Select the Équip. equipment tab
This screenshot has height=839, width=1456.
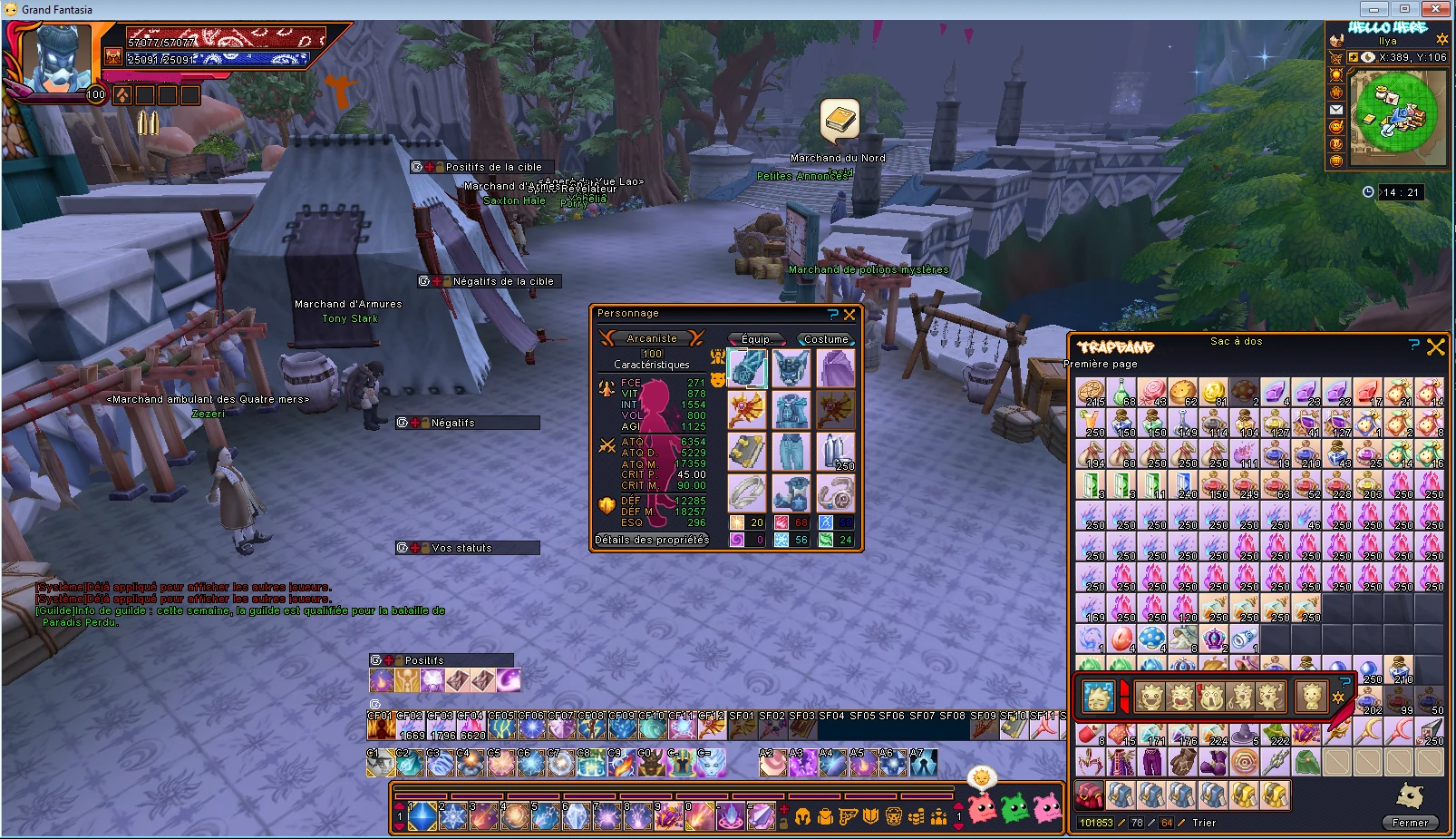pyautogui.click(x=757, y=339)
